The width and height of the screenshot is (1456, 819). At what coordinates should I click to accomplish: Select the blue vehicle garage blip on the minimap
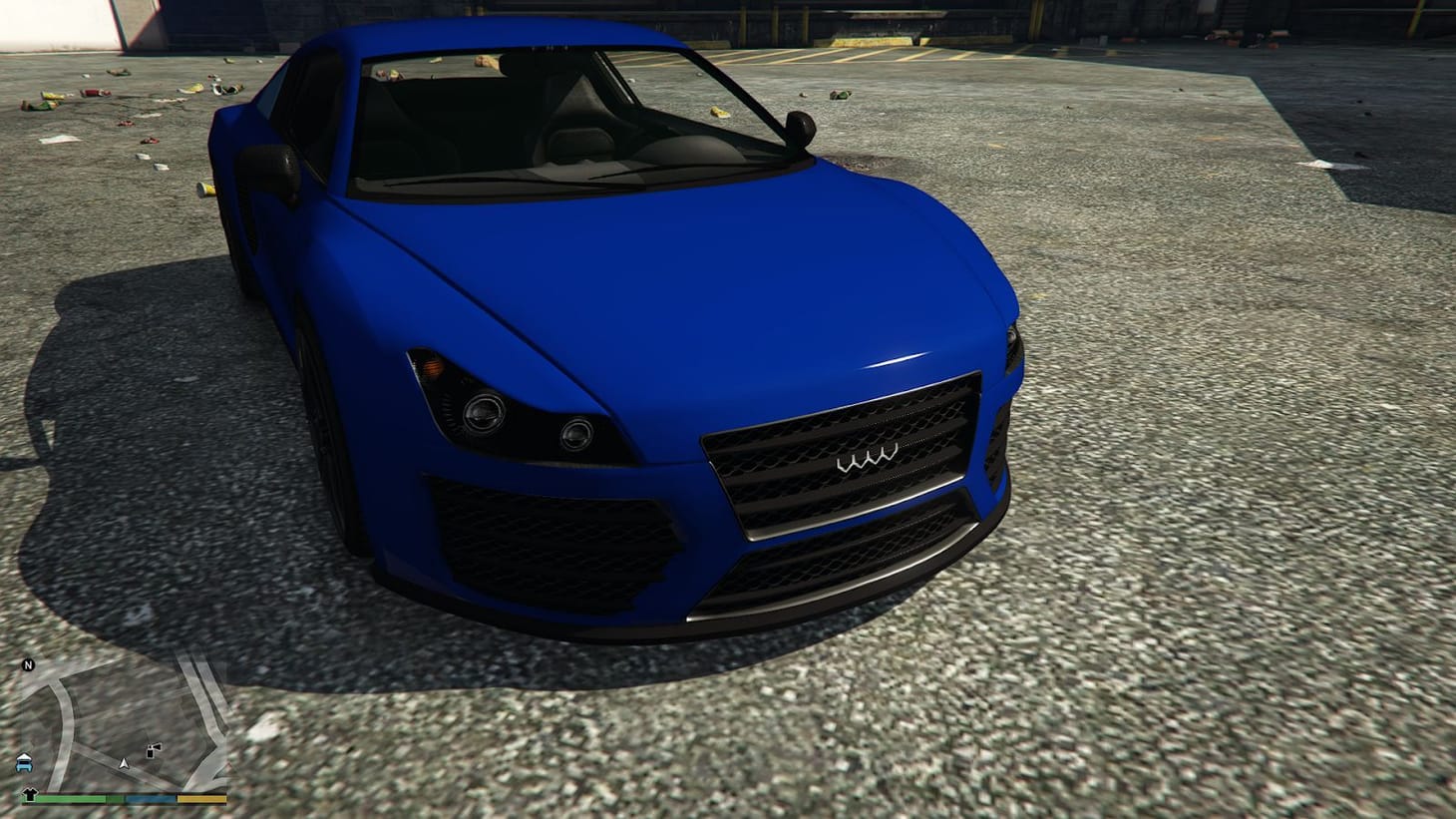[x=23, y=764]
